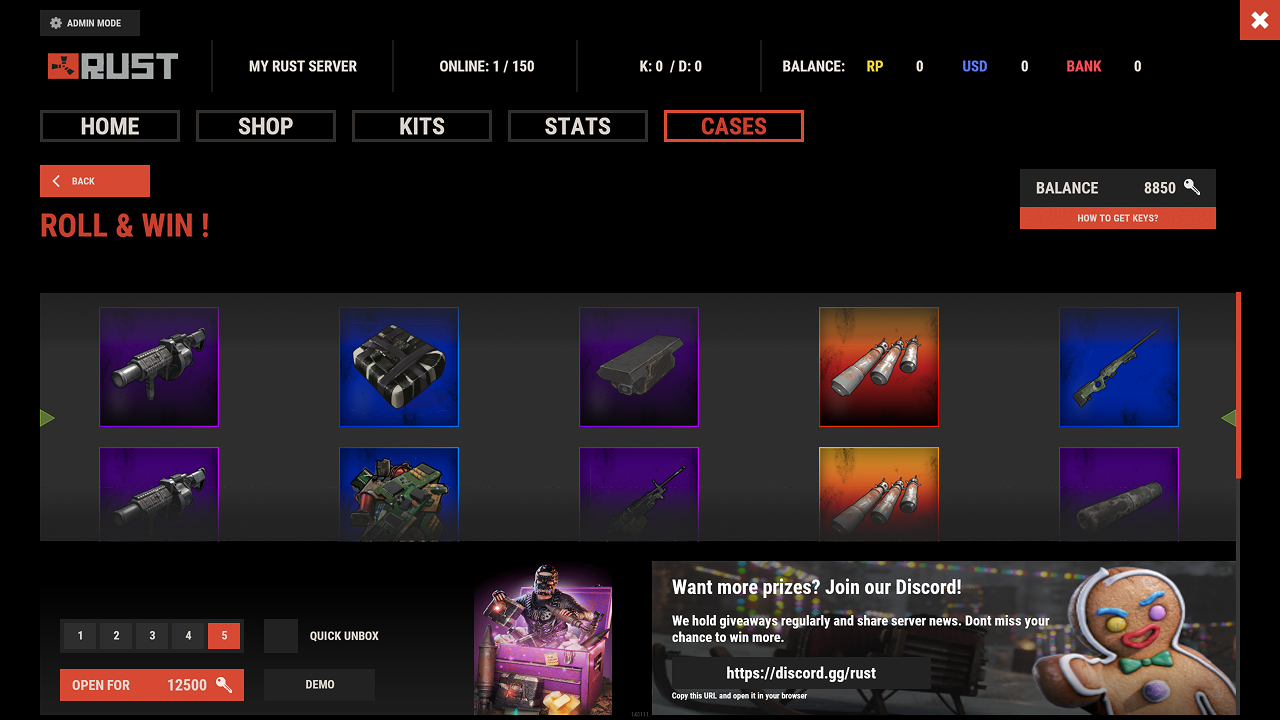The image size is (1280, 720).
Task: Go to the Kits tab
Action: tap(422, 126)
